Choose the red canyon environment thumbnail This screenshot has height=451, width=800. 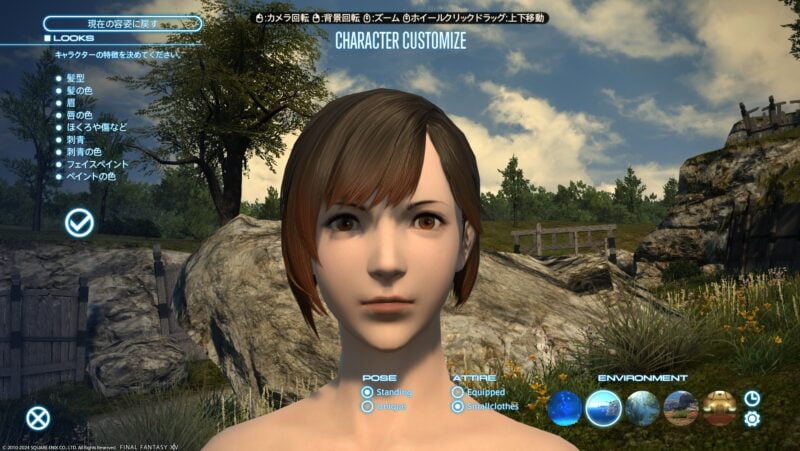coord(682,407)
